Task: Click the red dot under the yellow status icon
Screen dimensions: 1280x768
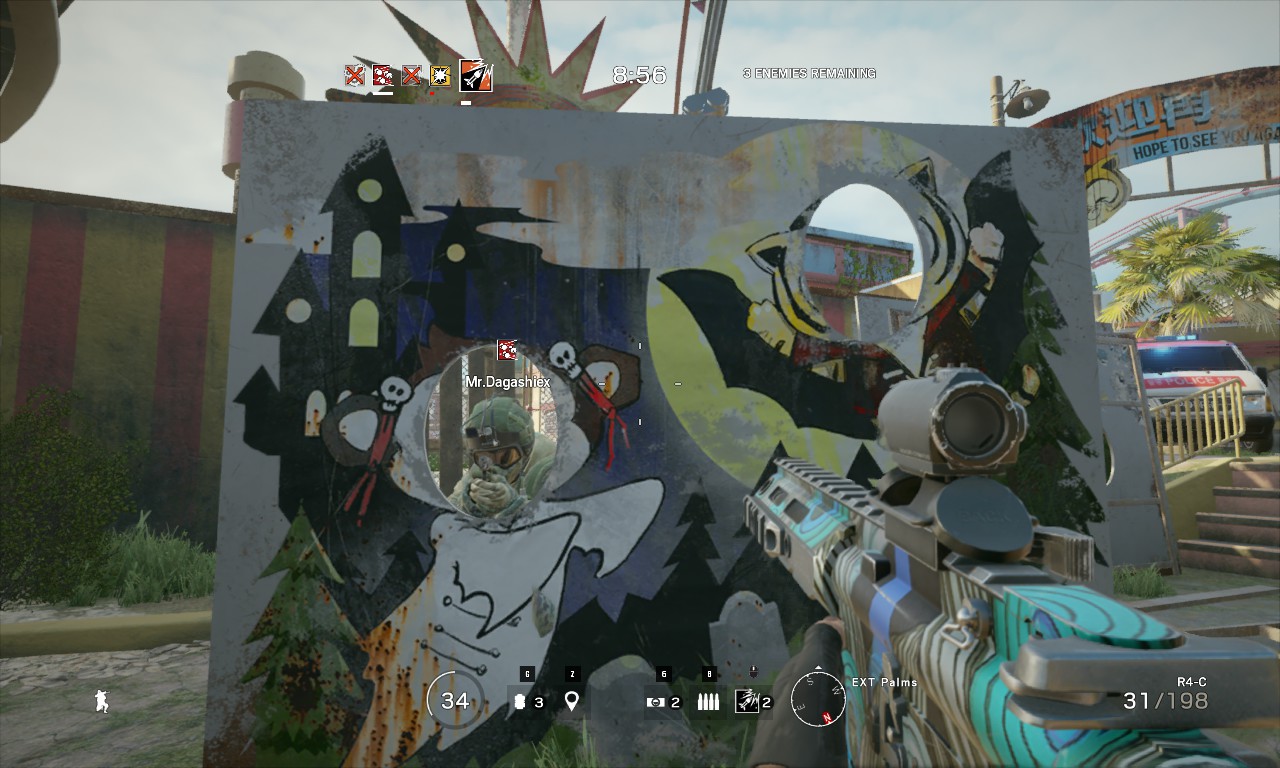Action: pos(432,93)
